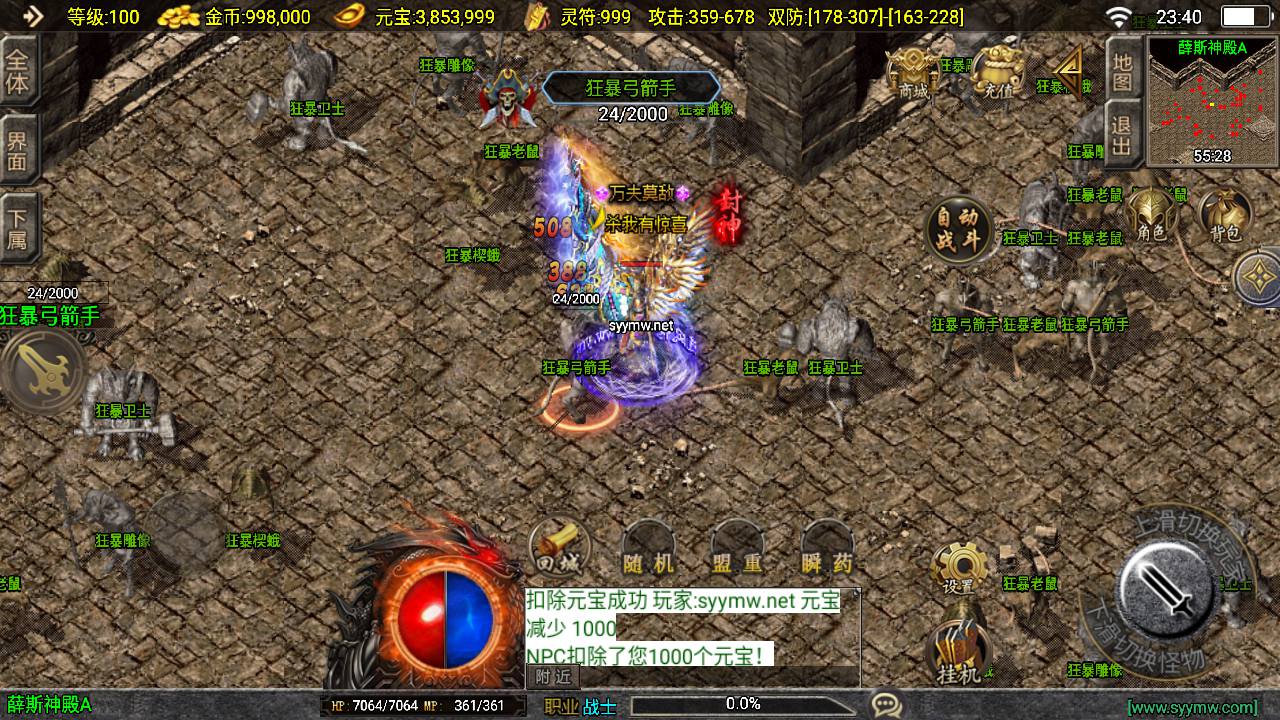Select the 下属 subordinates button

[18, 228]
